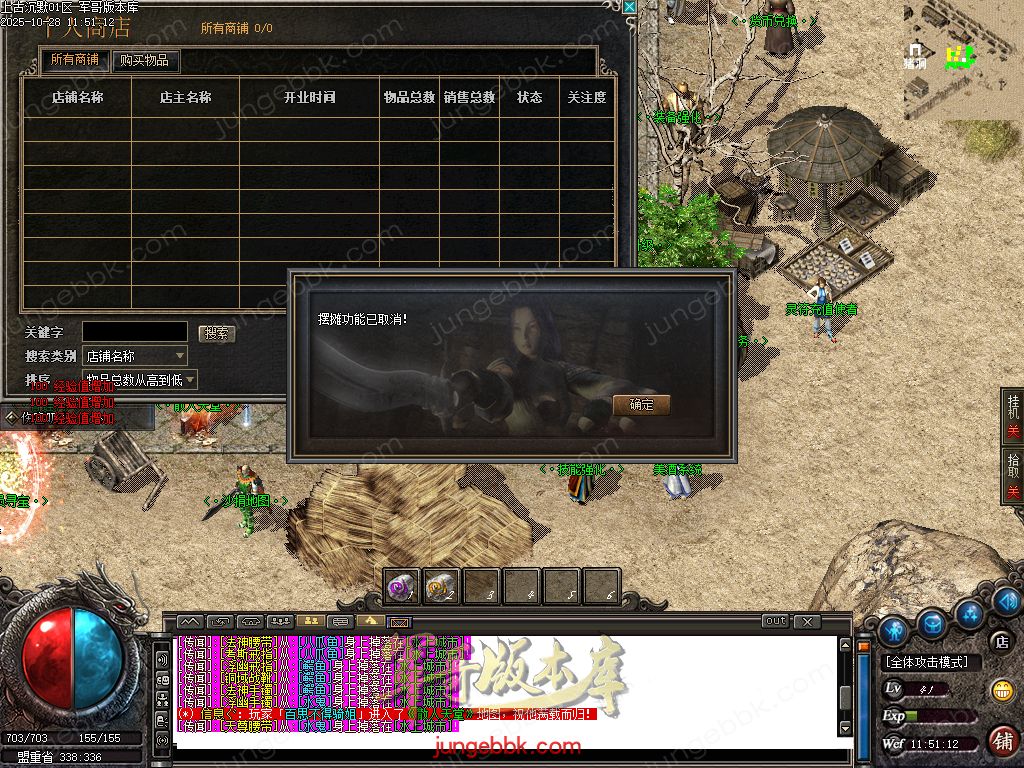Open the smiley face emoji button

(x=1001, y=690)
